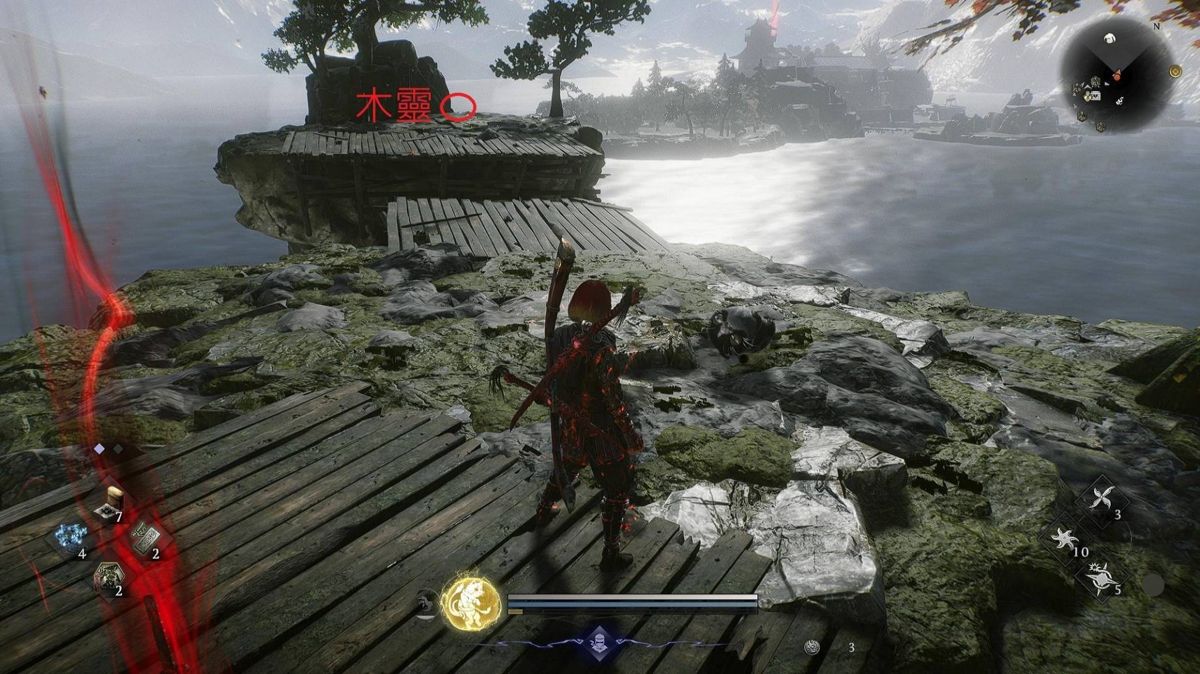Select the four-point shuriken slot
The image size is (1200, 674).
1101,499
